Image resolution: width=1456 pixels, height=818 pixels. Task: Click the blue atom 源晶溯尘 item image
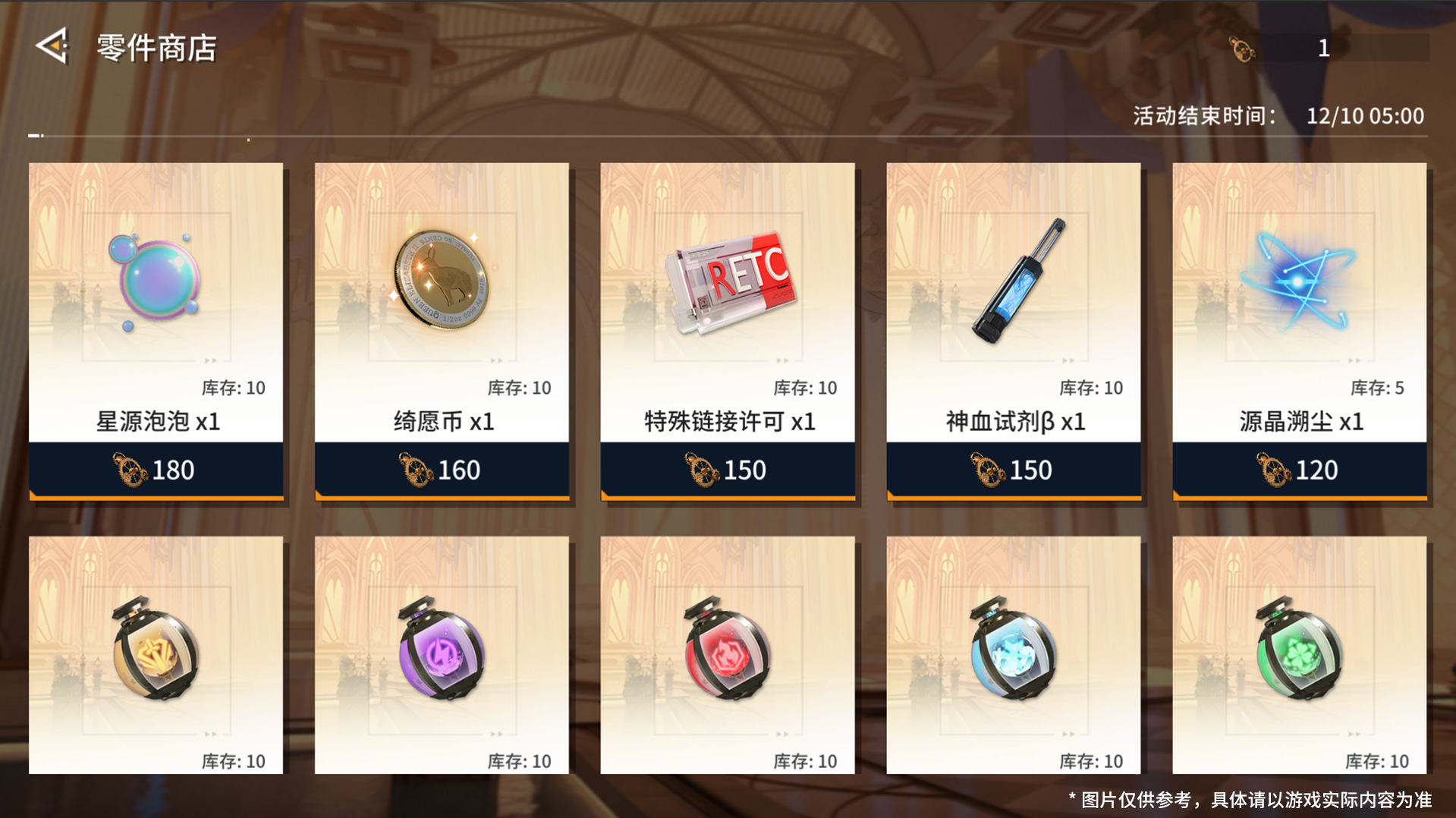pos(1299,281)
